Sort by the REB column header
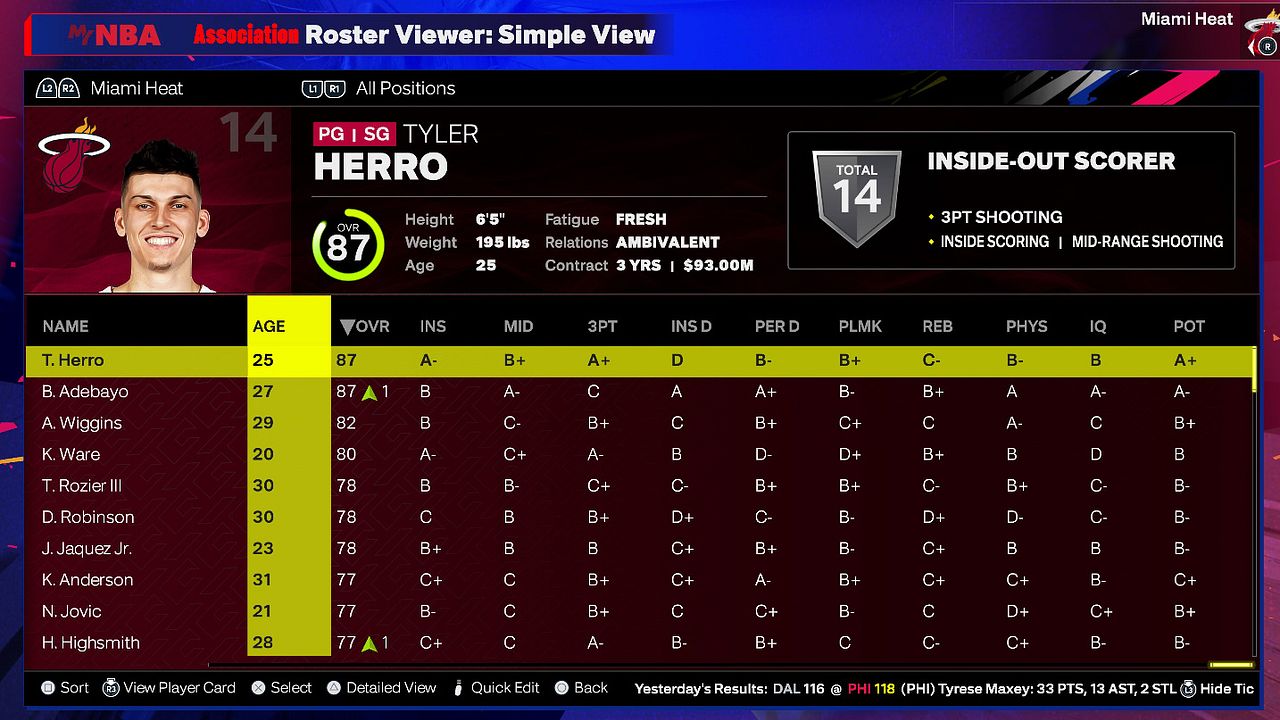Image resolution: width=1280 pixels, height=720 pixels. [x=937, y=326]
